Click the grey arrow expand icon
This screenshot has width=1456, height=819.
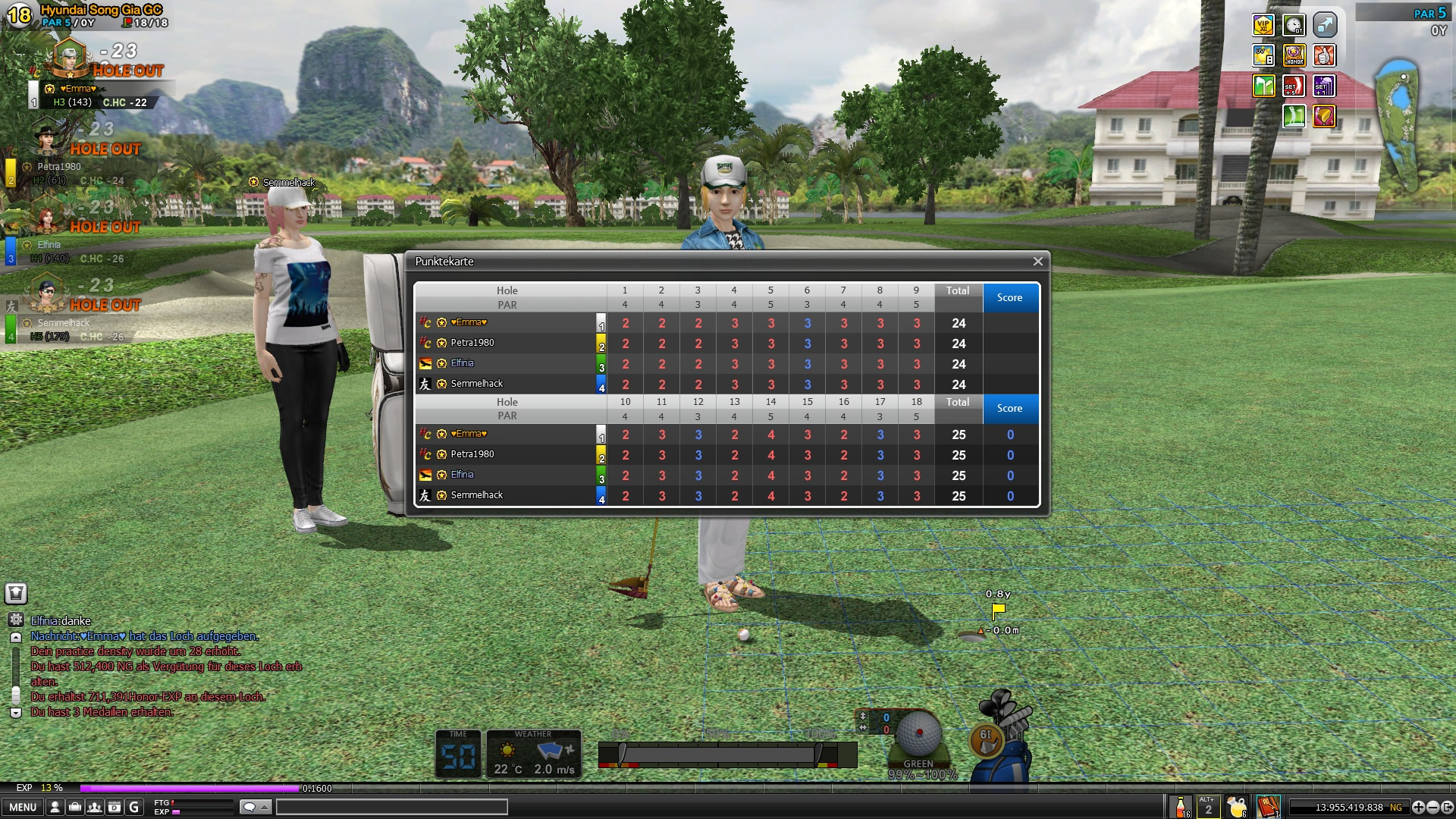(x=1324, y=26)
